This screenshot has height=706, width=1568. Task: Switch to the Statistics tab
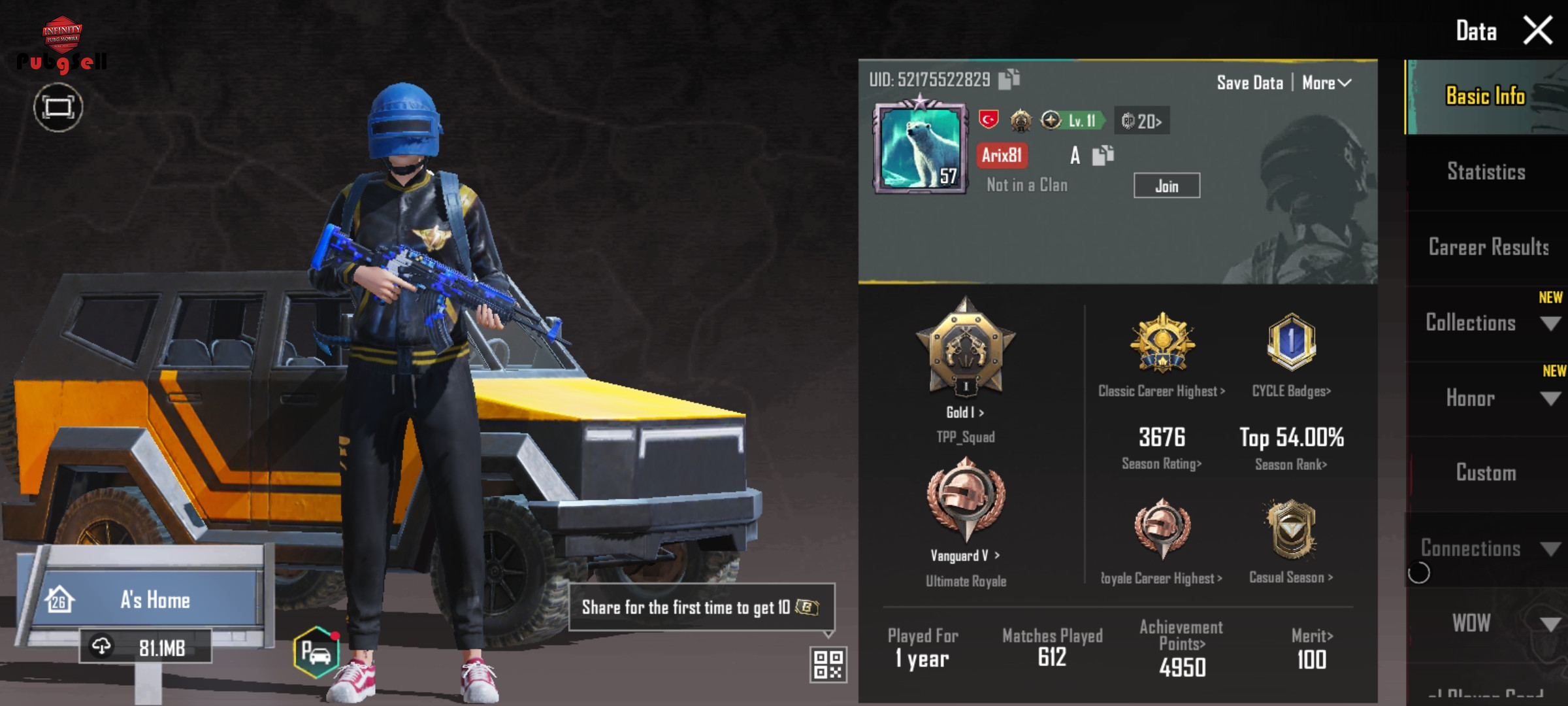[1486, 172]
